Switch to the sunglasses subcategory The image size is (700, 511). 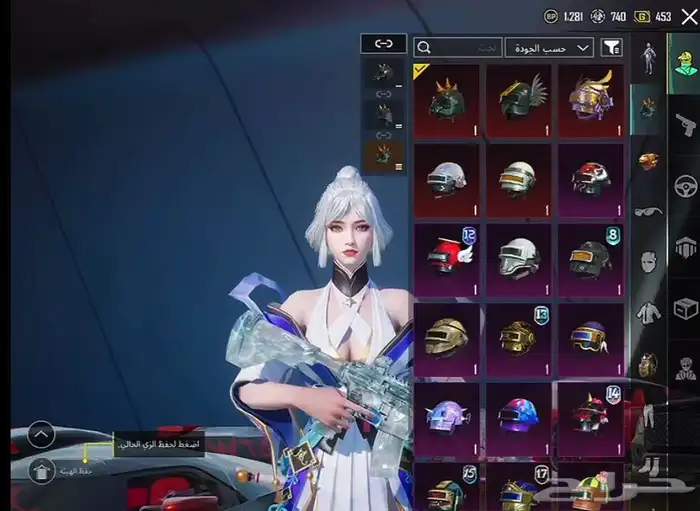(648, 212)
